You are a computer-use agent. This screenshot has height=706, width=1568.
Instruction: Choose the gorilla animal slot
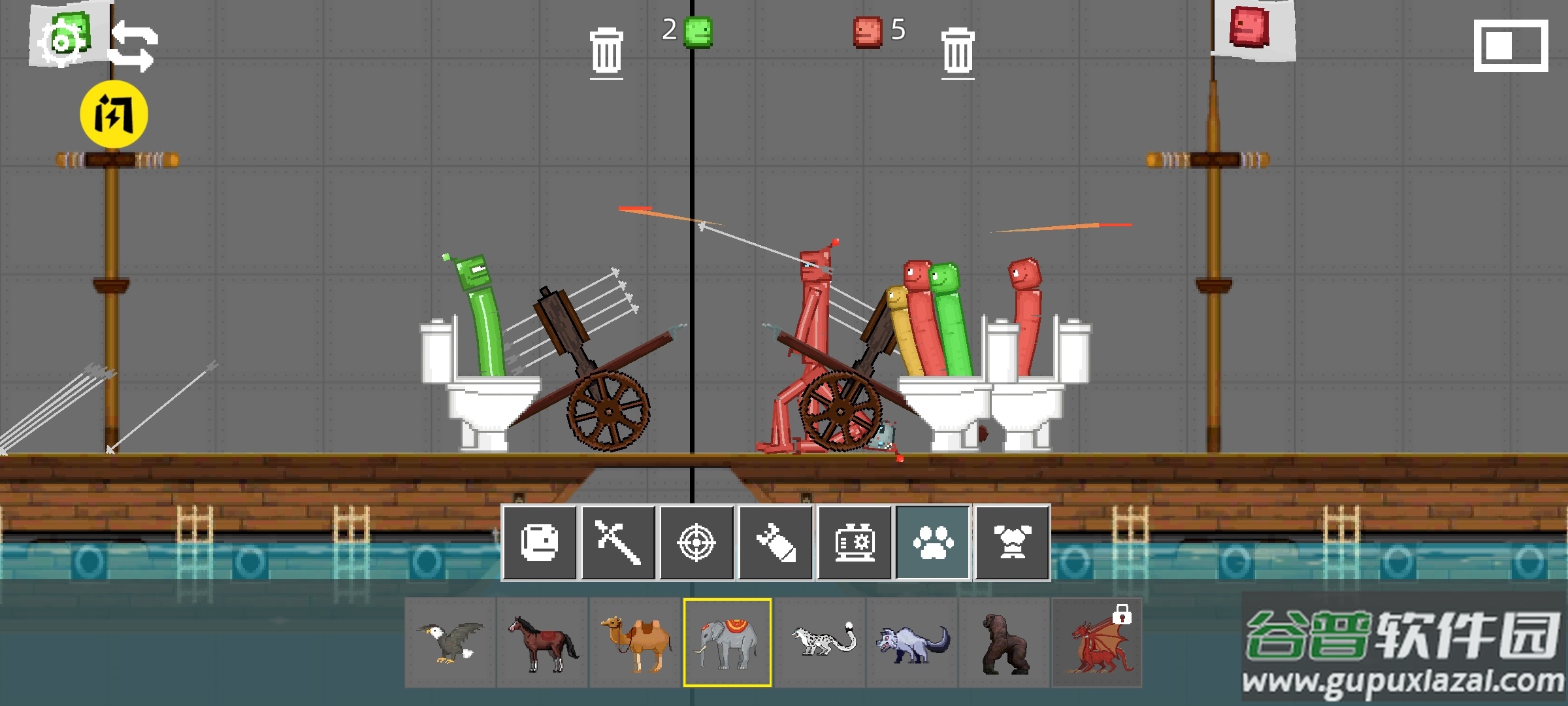click(1005, 643)
